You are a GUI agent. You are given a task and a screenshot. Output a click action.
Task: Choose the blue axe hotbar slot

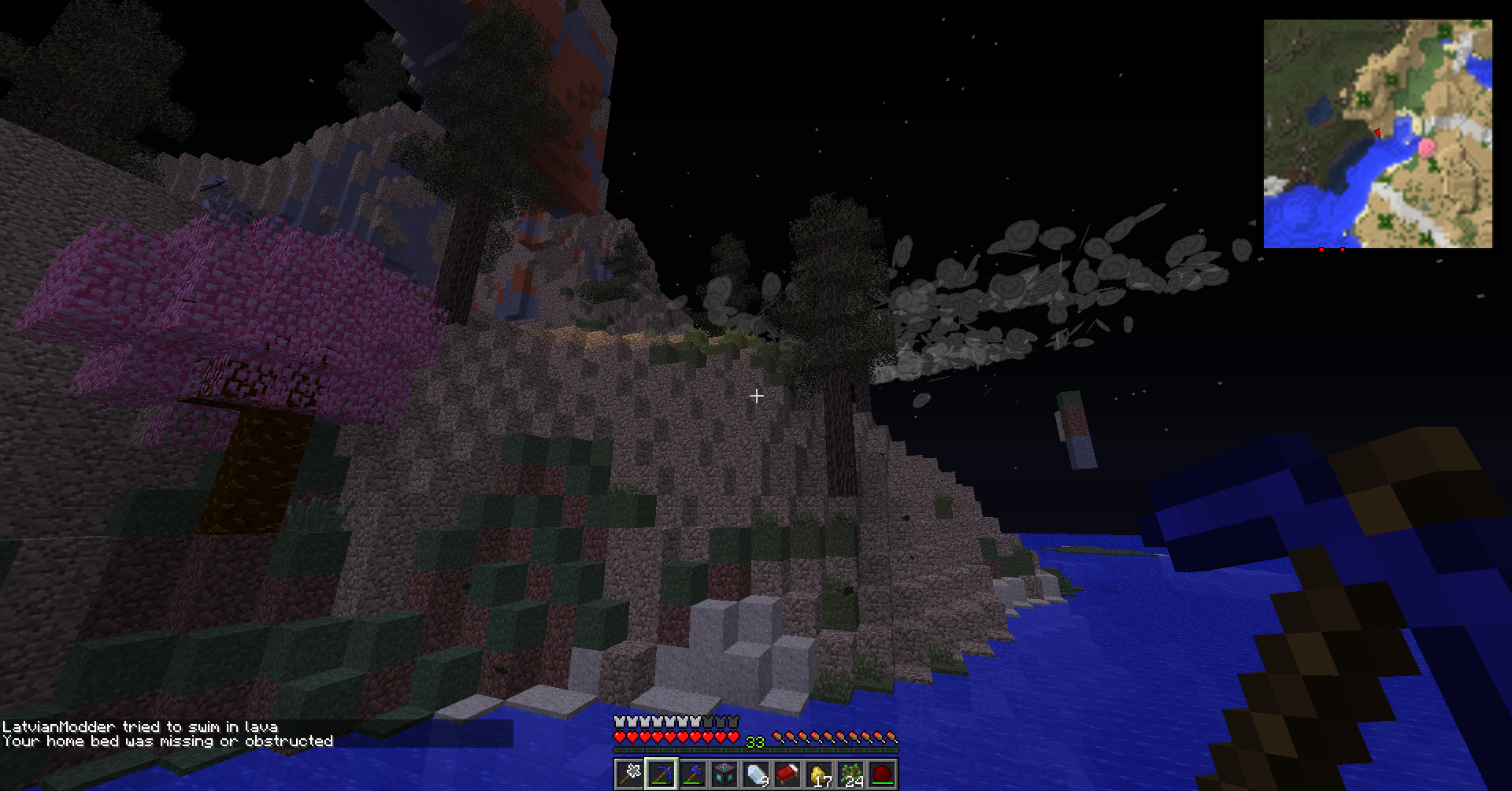click(693, 774)
